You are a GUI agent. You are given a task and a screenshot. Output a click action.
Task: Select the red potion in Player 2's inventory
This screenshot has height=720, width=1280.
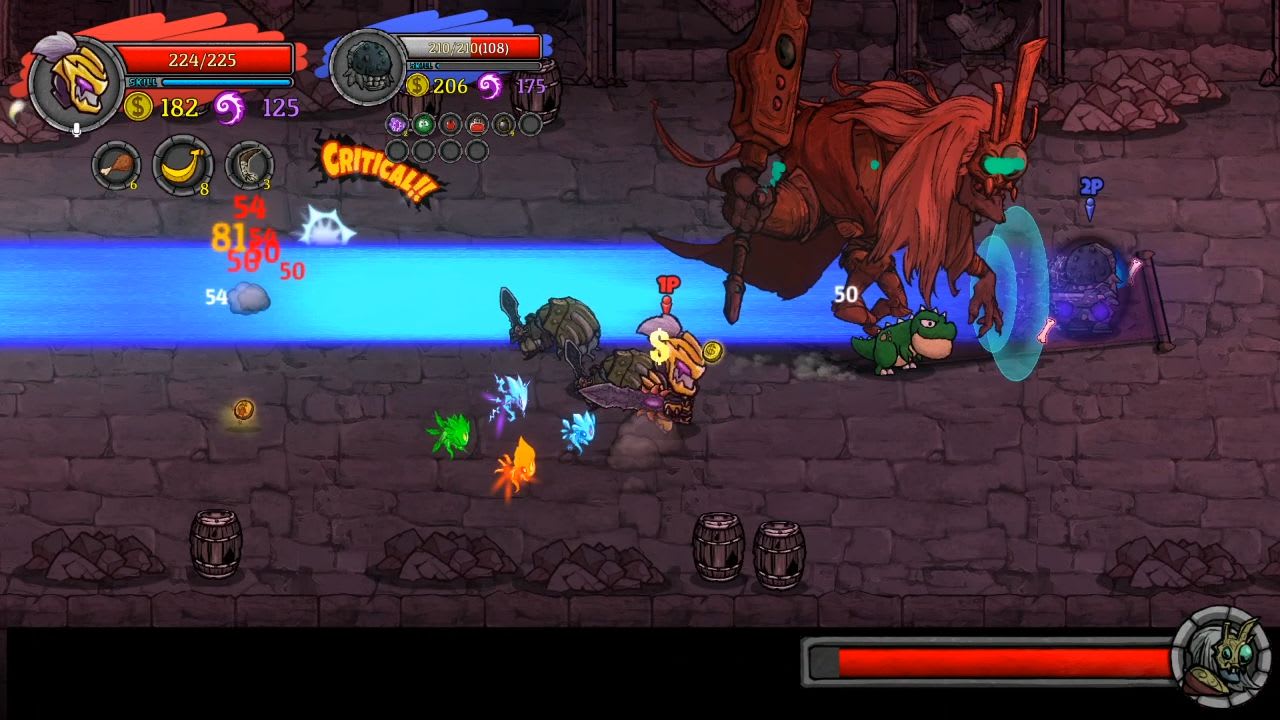click(450, 124)
